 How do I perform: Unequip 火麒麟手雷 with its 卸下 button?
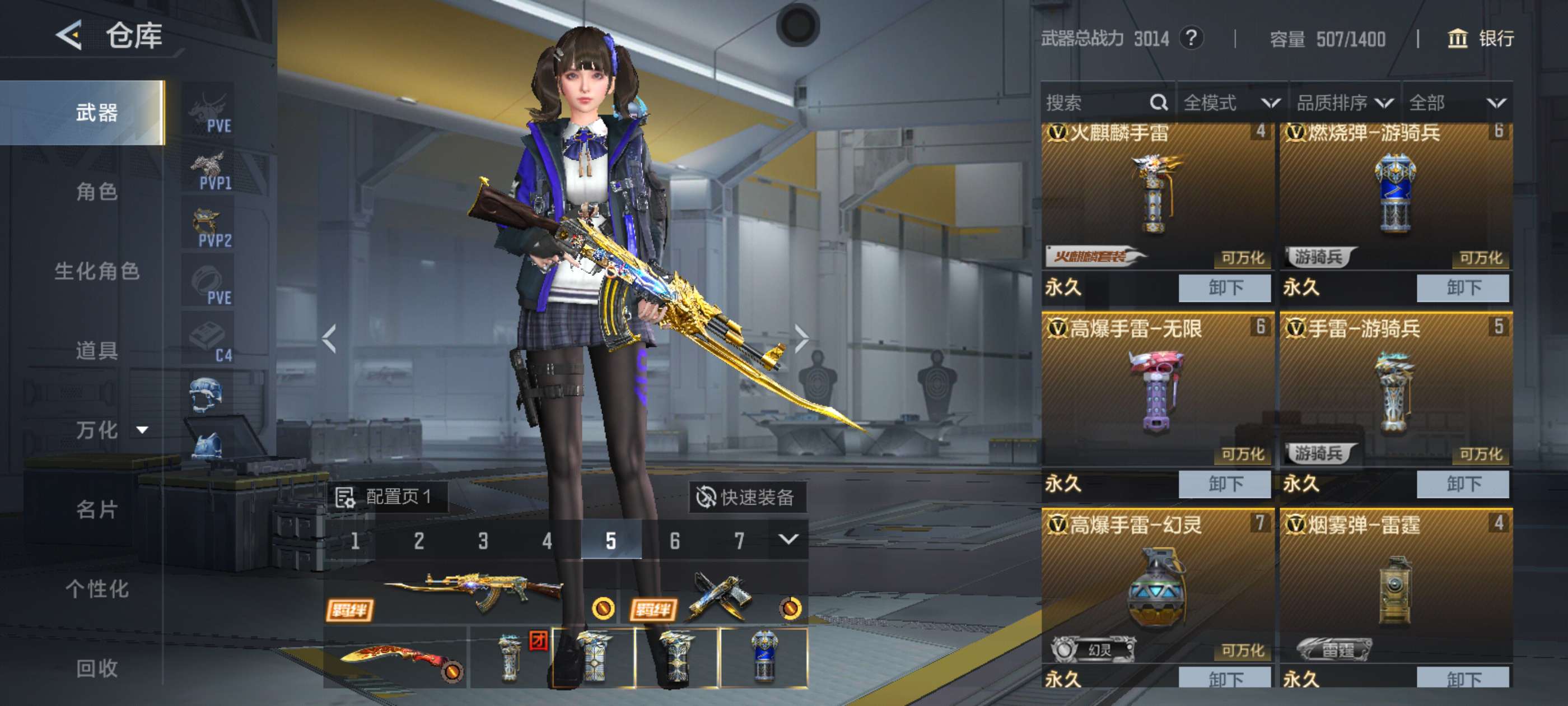pyautogui.click(x=1225, y=287)
